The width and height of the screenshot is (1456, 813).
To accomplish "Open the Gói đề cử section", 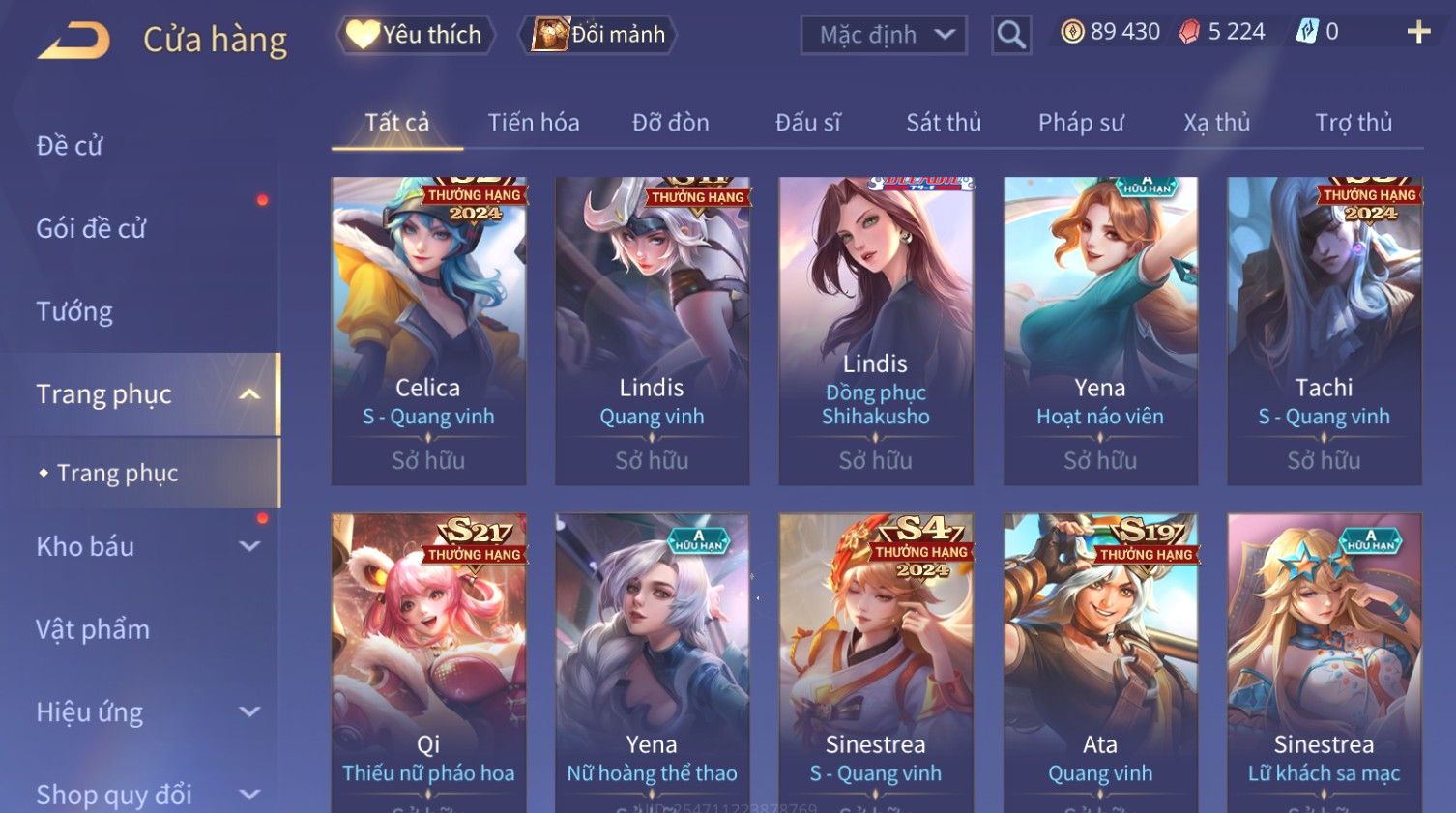I will [x=91, y=229].
